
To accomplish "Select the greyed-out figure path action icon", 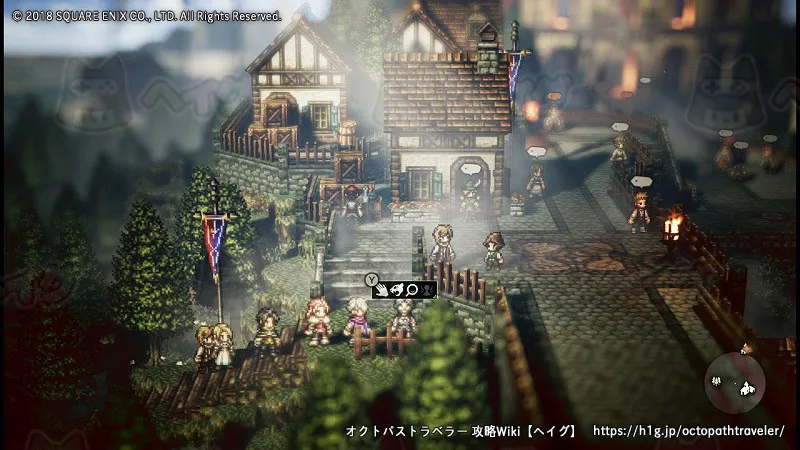I will click(x=427, y=290).
